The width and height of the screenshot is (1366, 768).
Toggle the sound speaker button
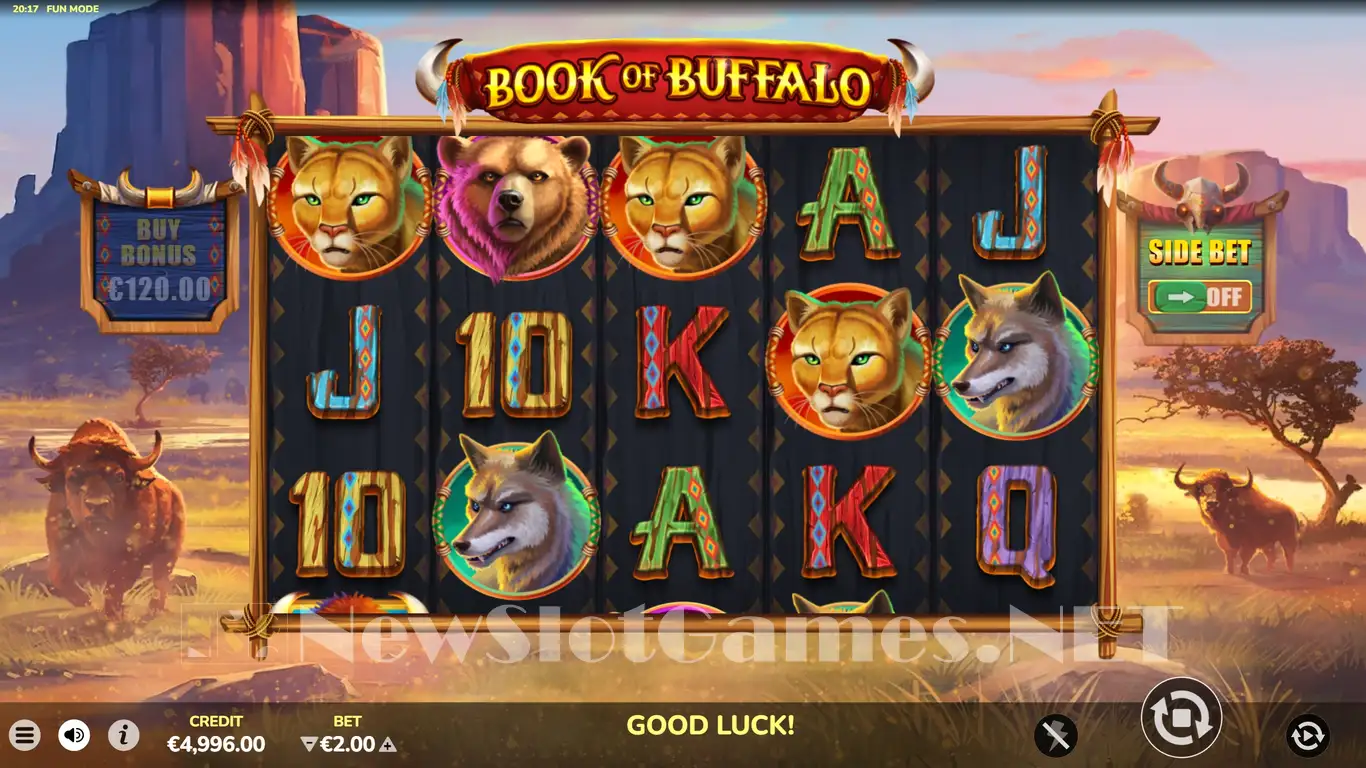coord(74,736)
